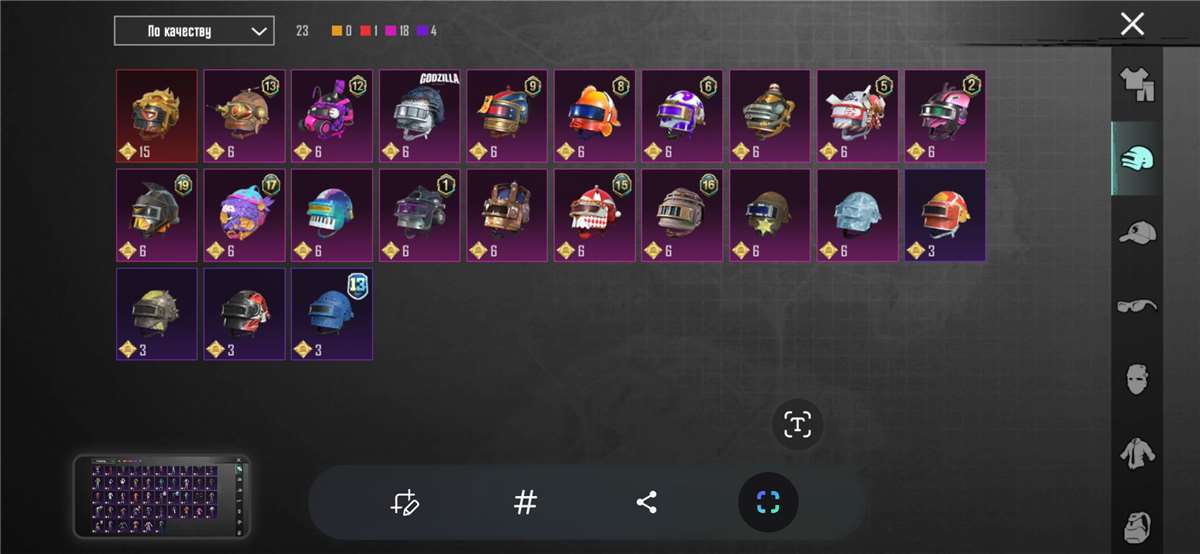This screenshot has width=1200, height=554.
Task: Select the golden flaming helmet worth 15
Action: [x=156, y=116]
